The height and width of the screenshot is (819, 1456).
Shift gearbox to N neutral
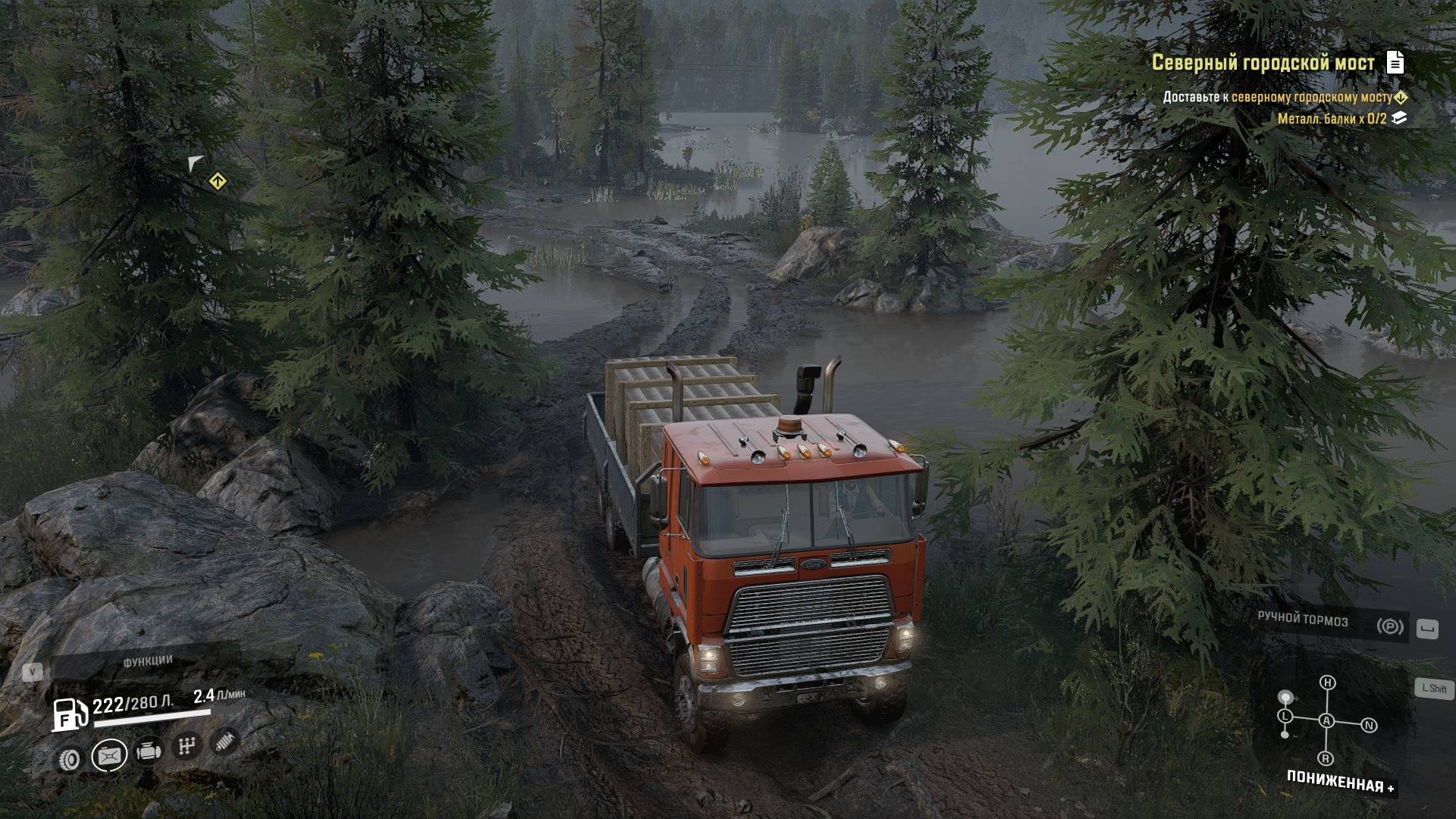tap(1369, 726)
